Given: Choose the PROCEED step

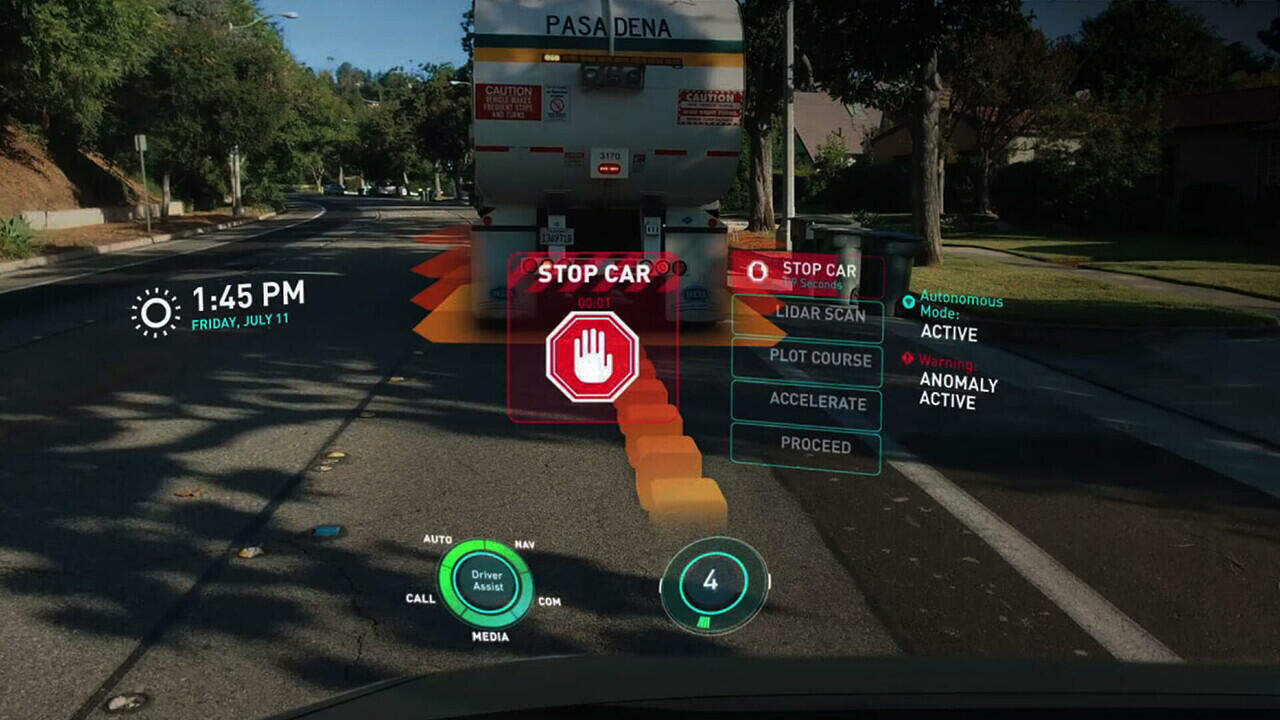Looking at the screenshot, I should pyautogui.click(x=806, y=446).
